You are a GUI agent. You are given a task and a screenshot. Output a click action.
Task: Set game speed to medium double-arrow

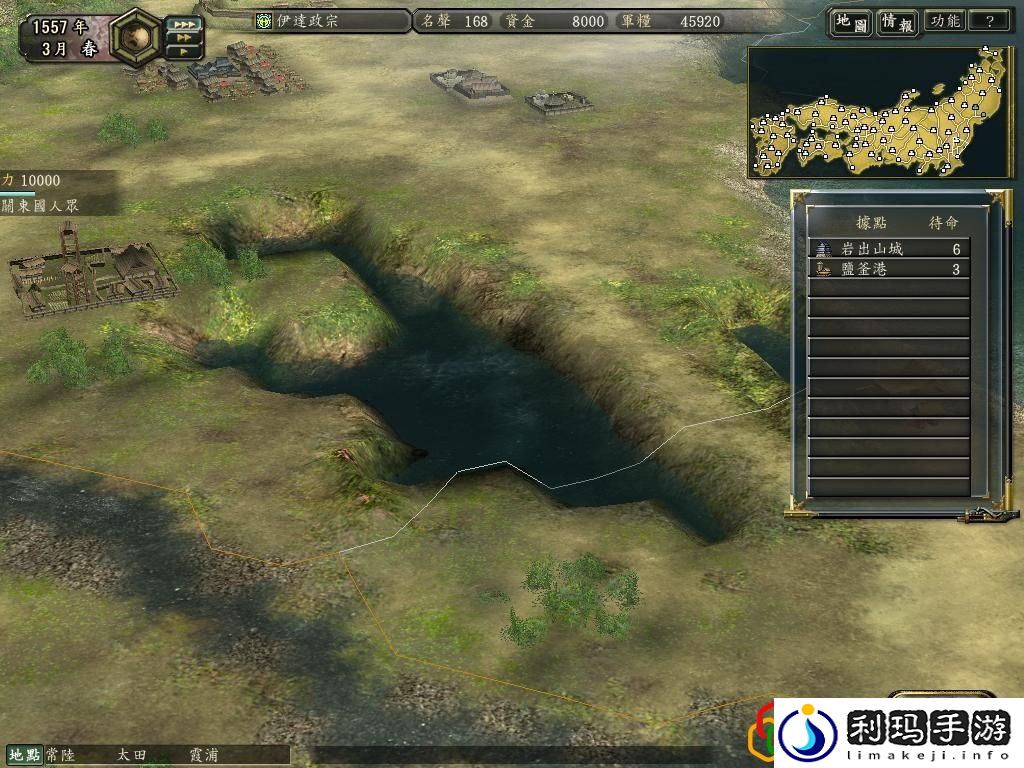[x=183, y=37]
